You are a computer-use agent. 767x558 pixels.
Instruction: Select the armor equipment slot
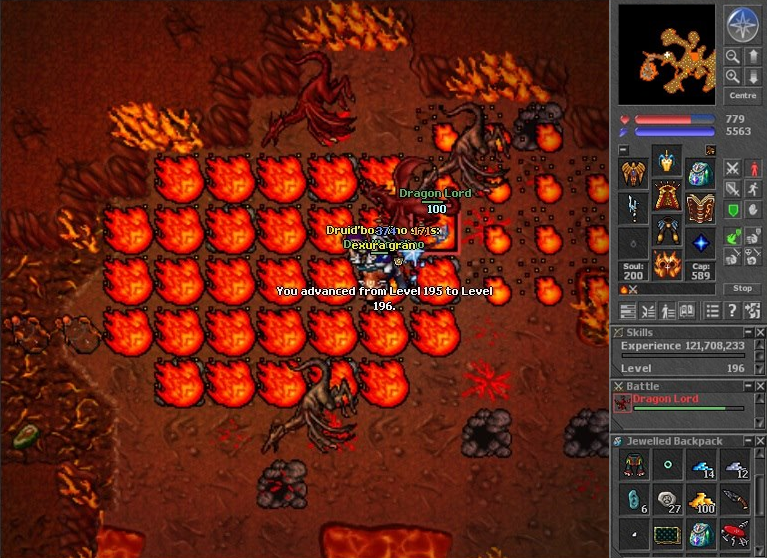(667, 195)
